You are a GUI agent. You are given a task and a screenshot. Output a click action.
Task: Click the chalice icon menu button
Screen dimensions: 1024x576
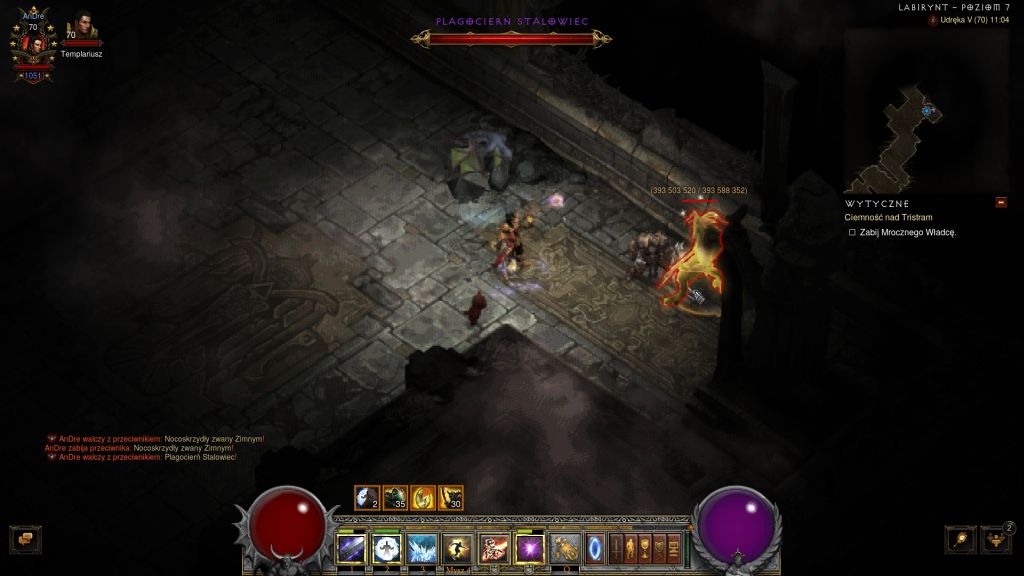[646, 548]
